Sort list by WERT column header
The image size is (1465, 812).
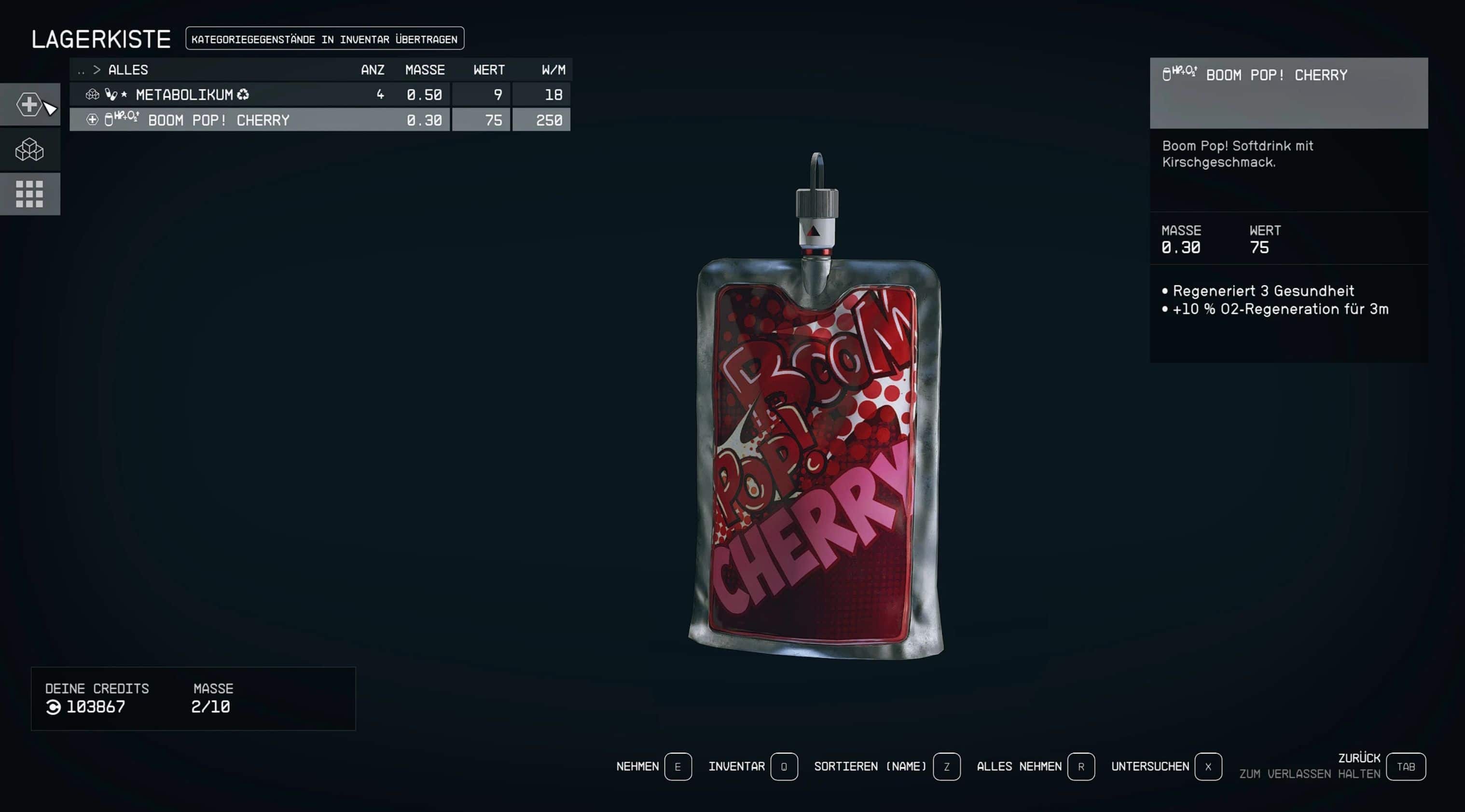point(488,70)
